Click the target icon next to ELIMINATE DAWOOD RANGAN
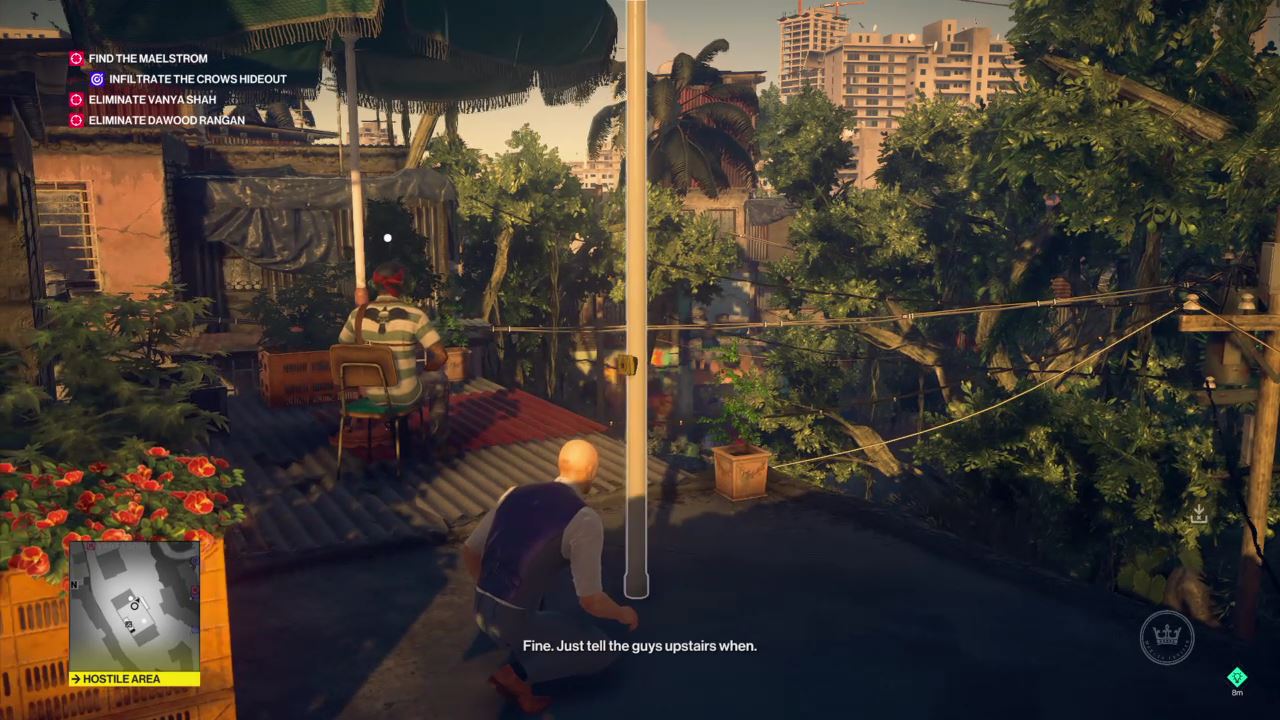Image resolution: width=1280 pixels, height=720 pixels. [x=75, y=120]
